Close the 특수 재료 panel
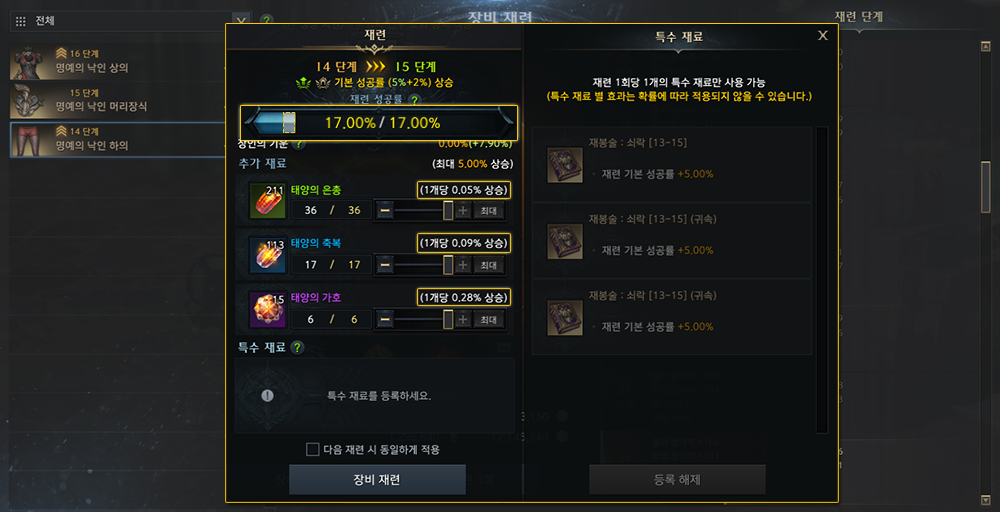 coord(823,35)
